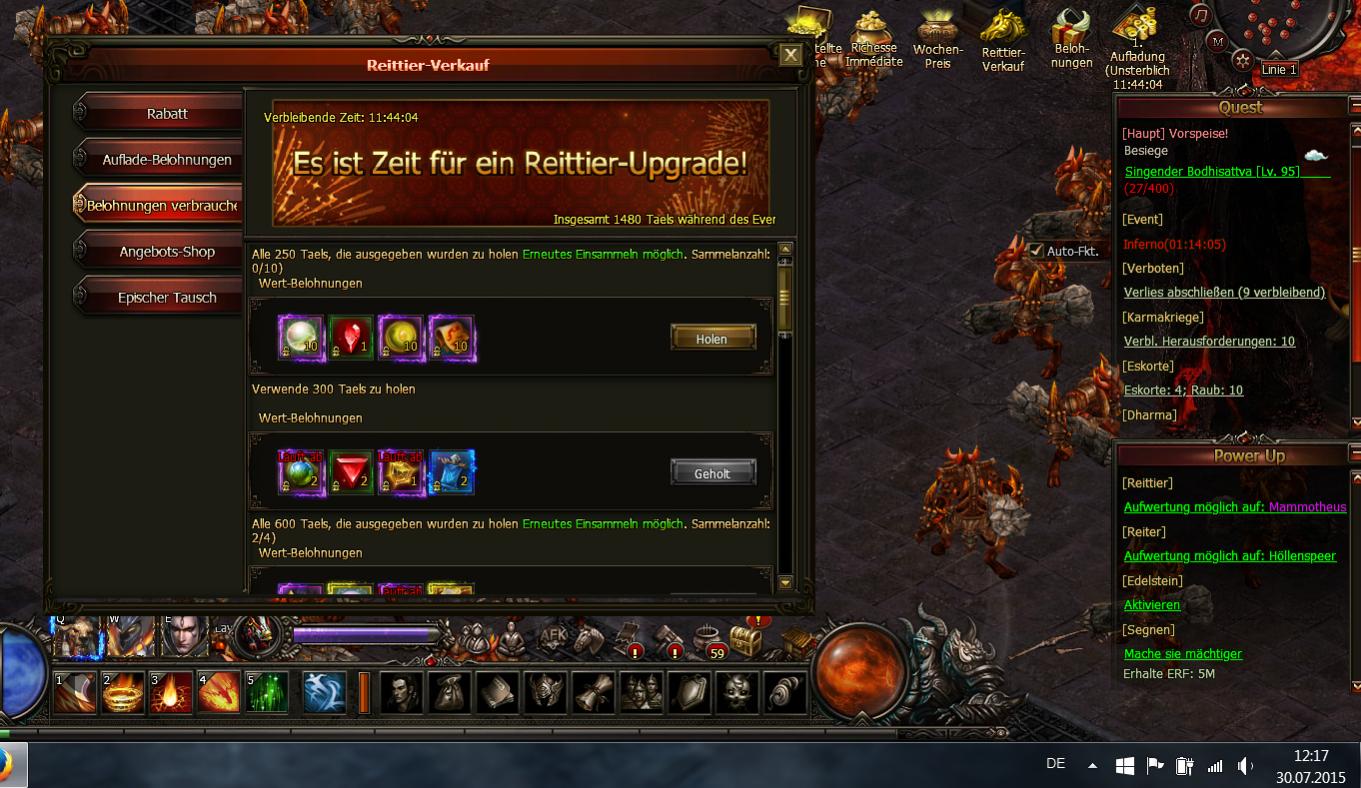This screenshot has width=1361, height=788.
Task: Click the Verlies abschließen quest link
Action: coord(1224,292)
